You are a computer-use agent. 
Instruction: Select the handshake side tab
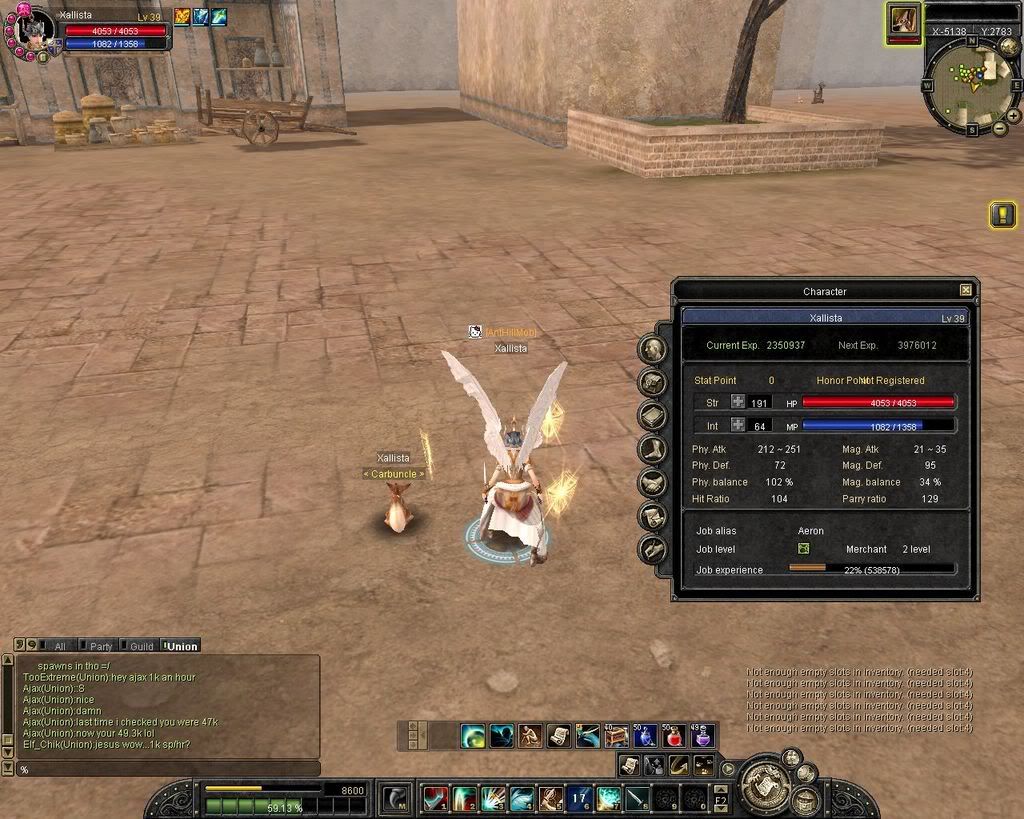click(x=653, y=483)
